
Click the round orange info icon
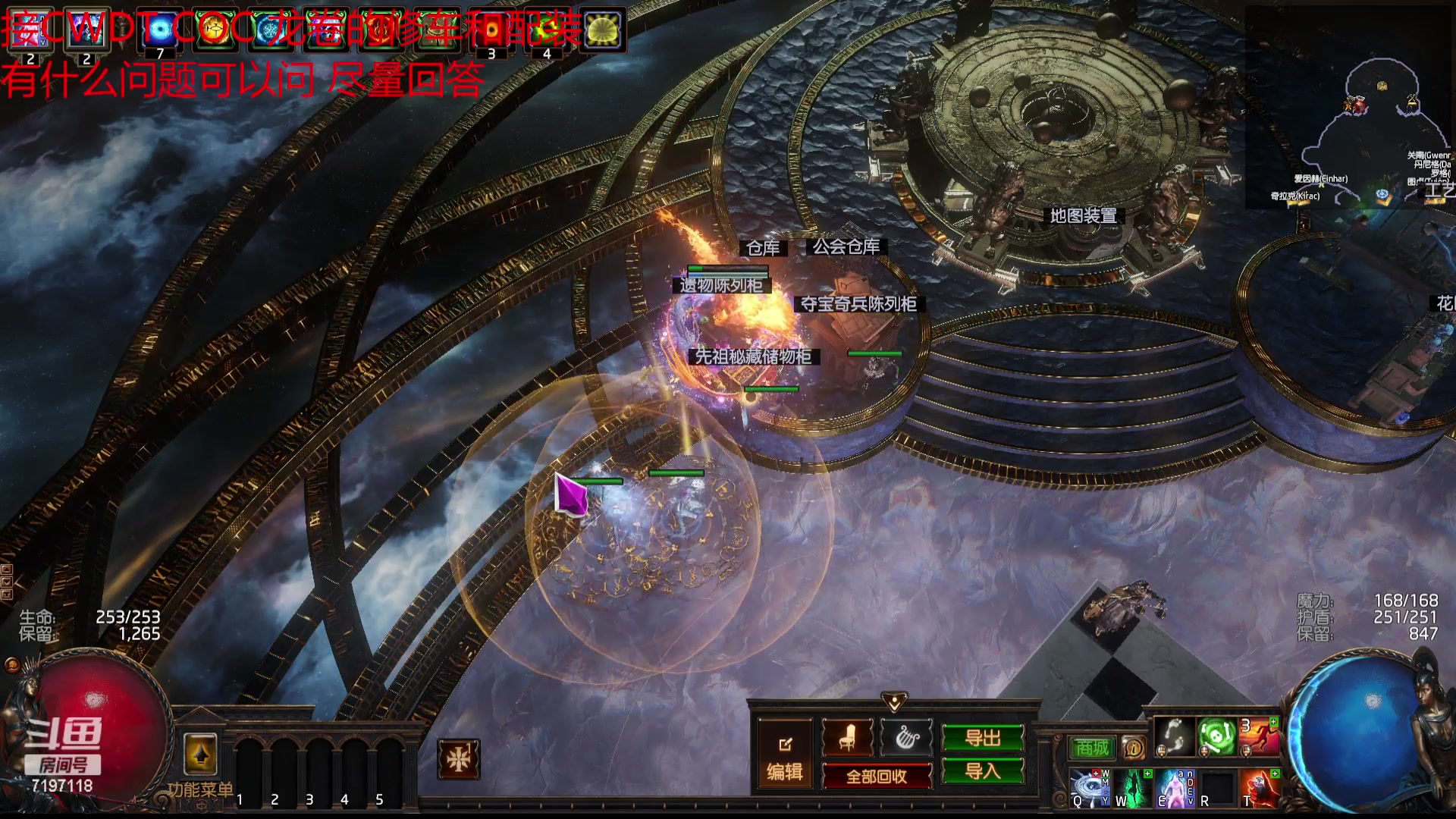(1134, 748)
